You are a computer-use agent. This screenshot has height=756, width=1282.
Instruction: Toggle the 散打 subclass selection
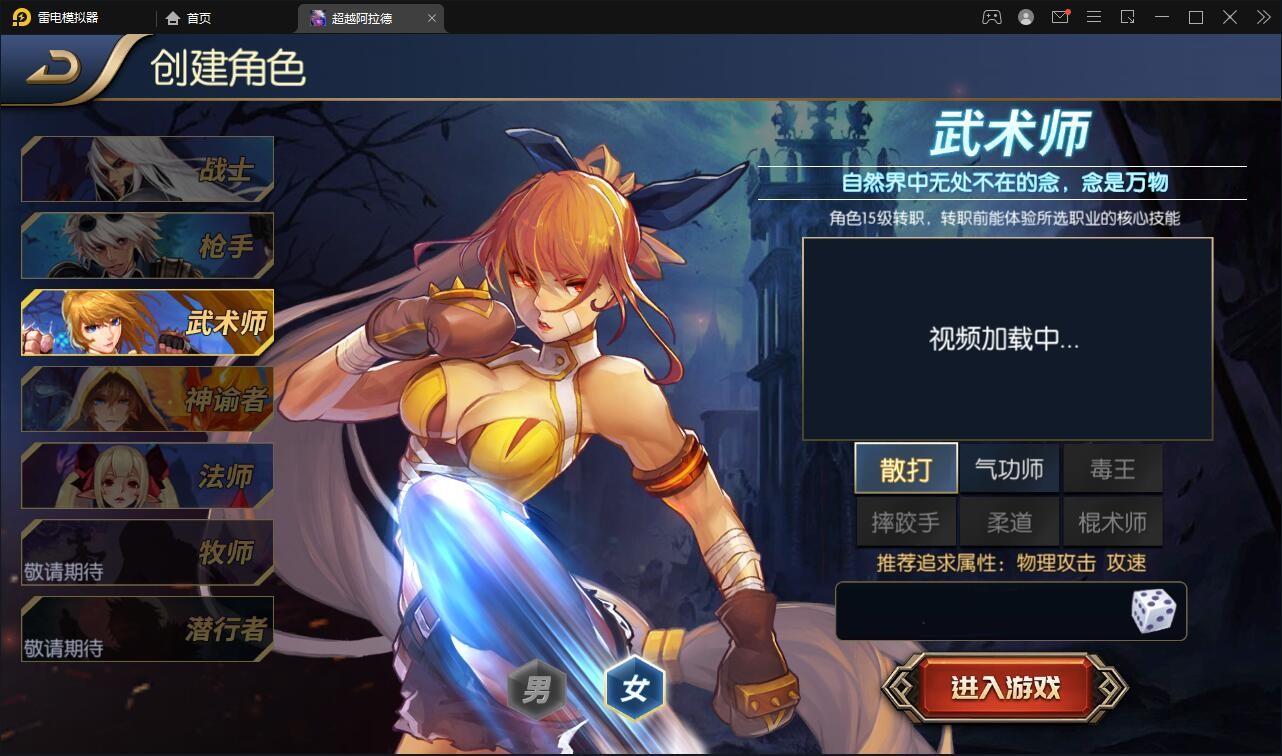(905, 468)
